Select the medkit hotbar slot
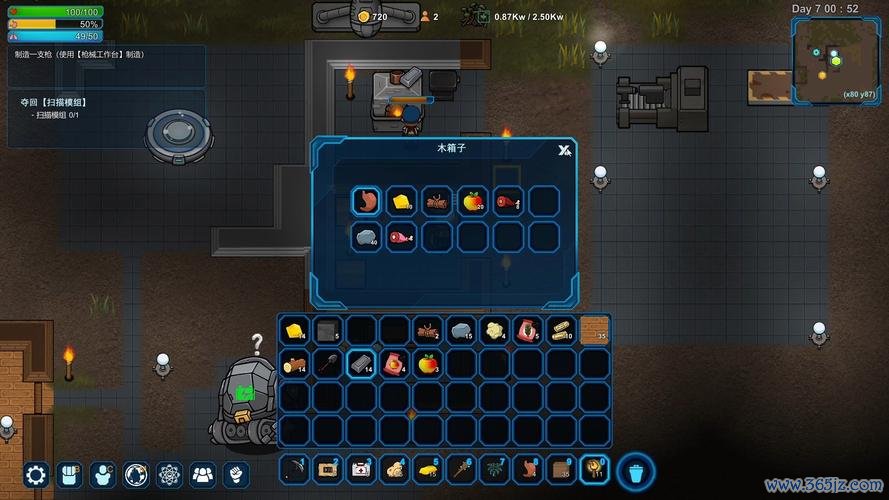This screenshot has height=500, width=889. pos(361,467)
